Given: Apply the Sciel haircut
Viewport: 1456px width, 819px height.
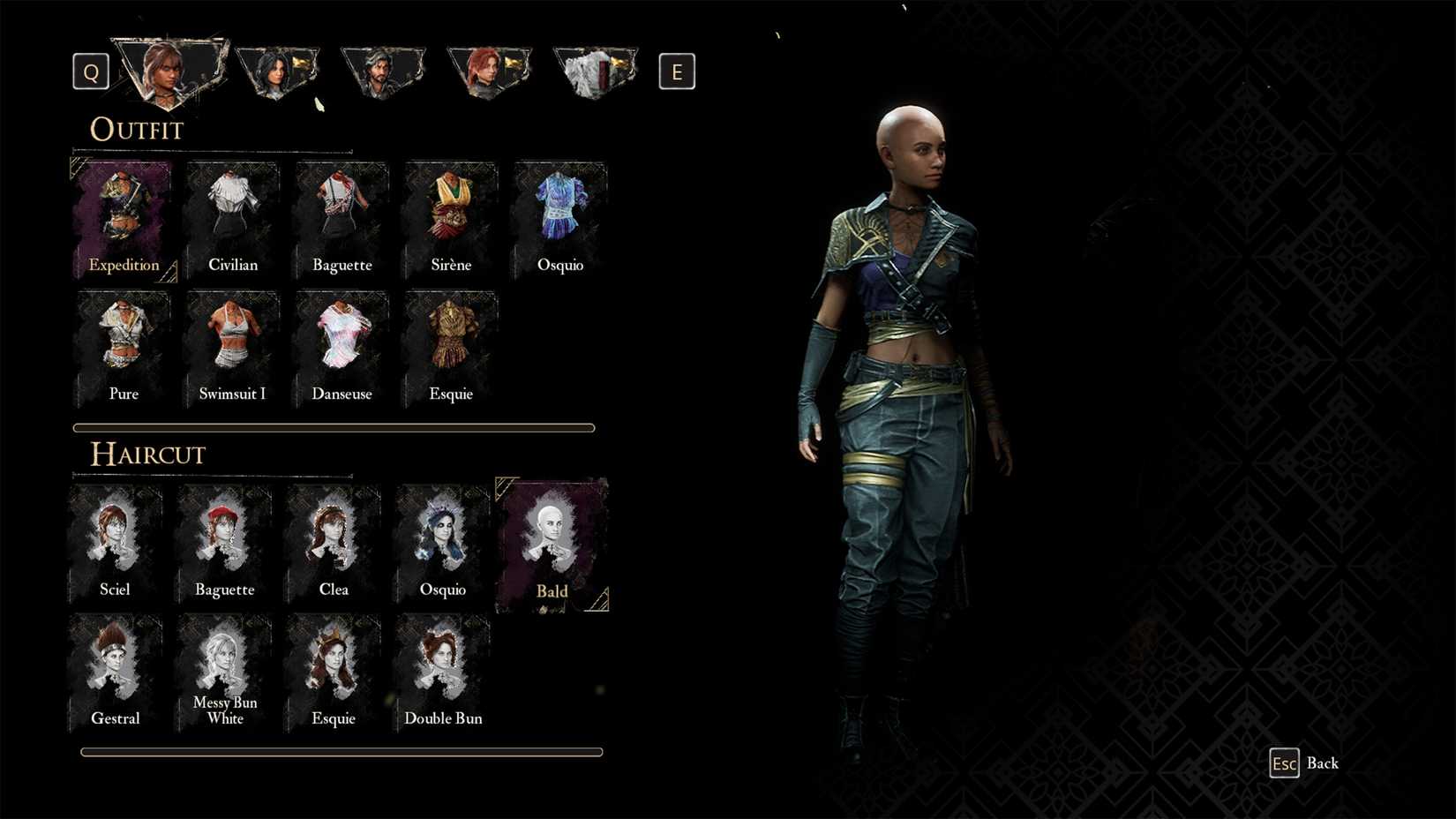Looking at the screenshot, I should [115, 538].
